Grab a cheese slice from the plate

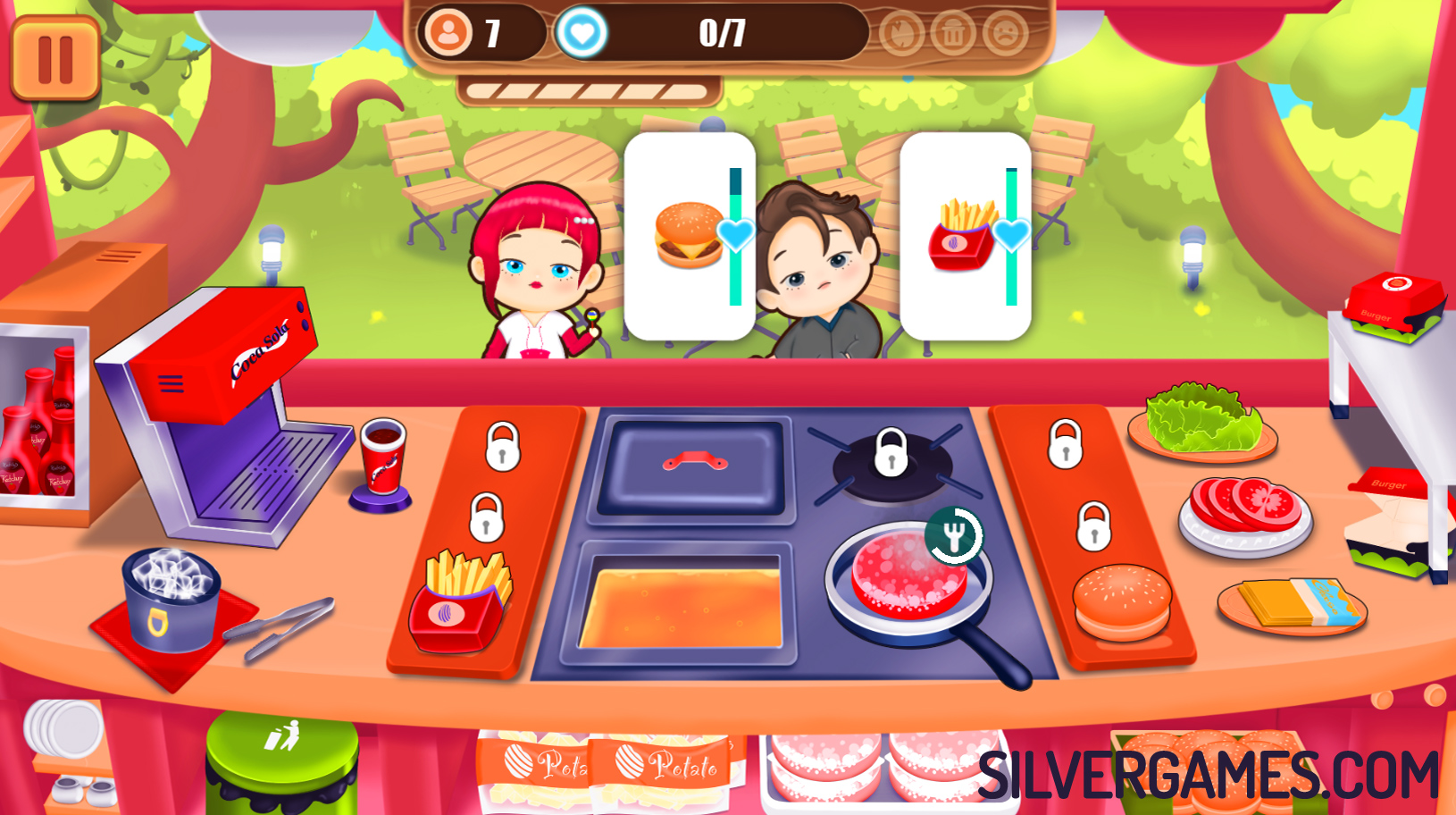point(1292,604)
